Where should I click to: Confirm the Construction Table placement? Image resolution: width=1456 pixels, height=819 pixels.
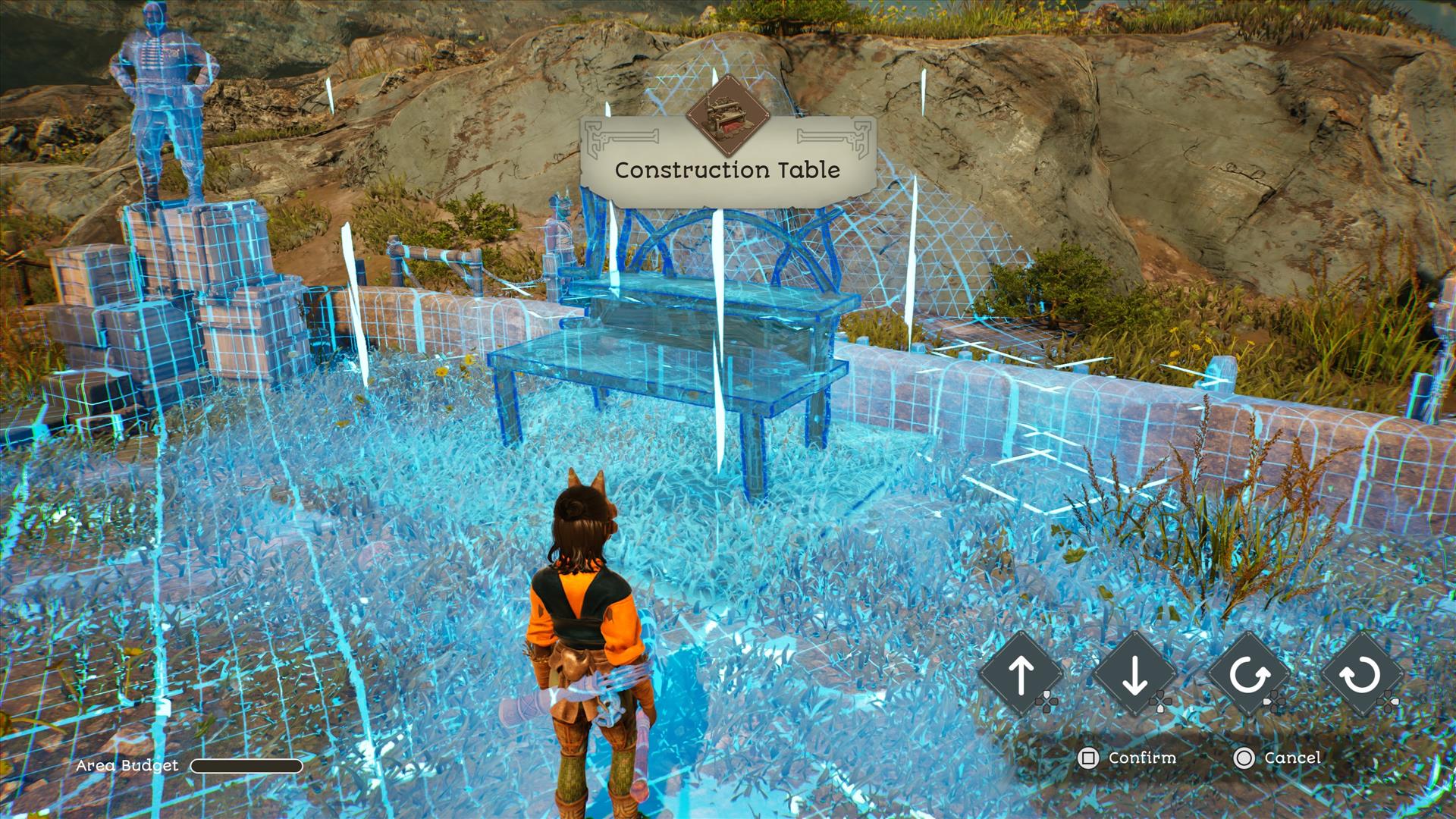[1127, 758]
